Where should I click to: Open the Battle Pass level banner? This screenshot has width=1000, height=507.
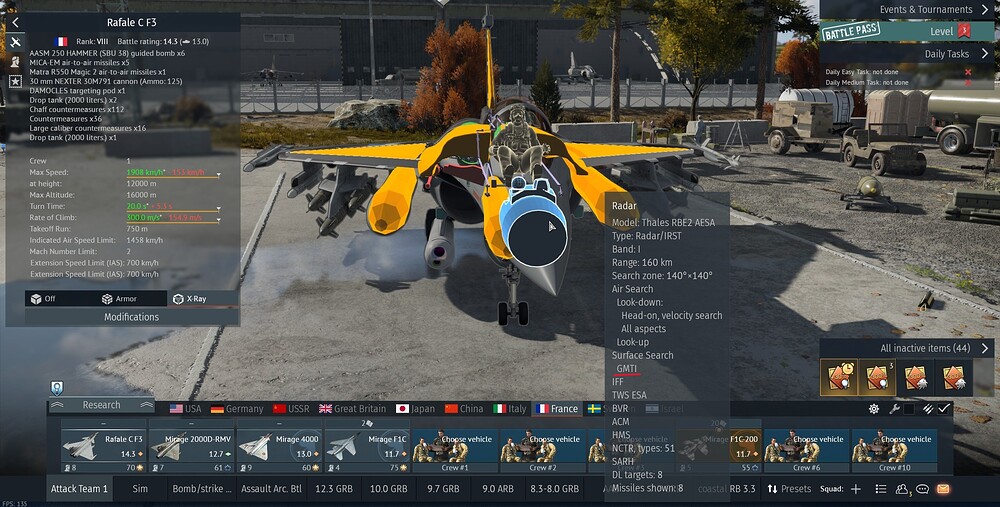tap(908, 32)
